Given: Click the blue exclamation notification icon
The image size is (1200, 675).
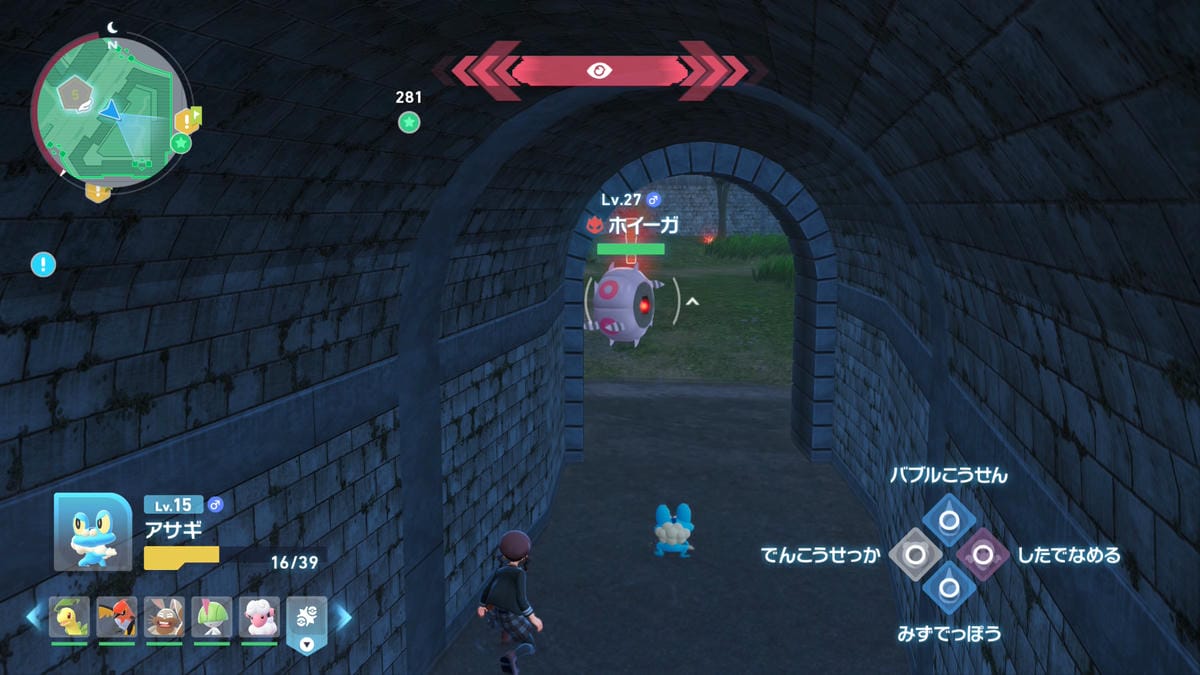Looking at the screenshot, I should point(43,265).
